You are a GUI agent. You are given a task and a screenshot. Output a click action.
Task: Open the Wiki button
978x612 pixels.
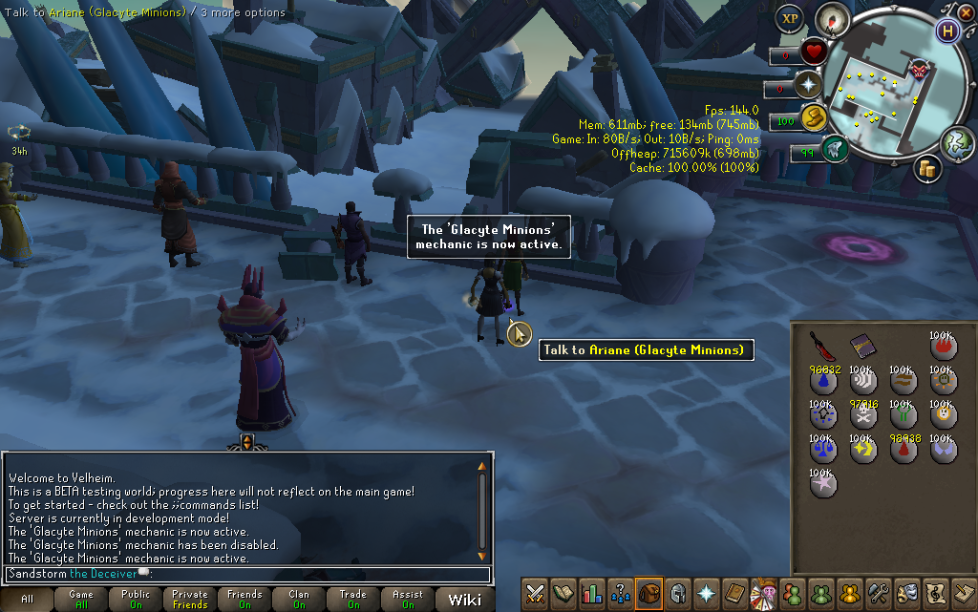pos(464,599)
